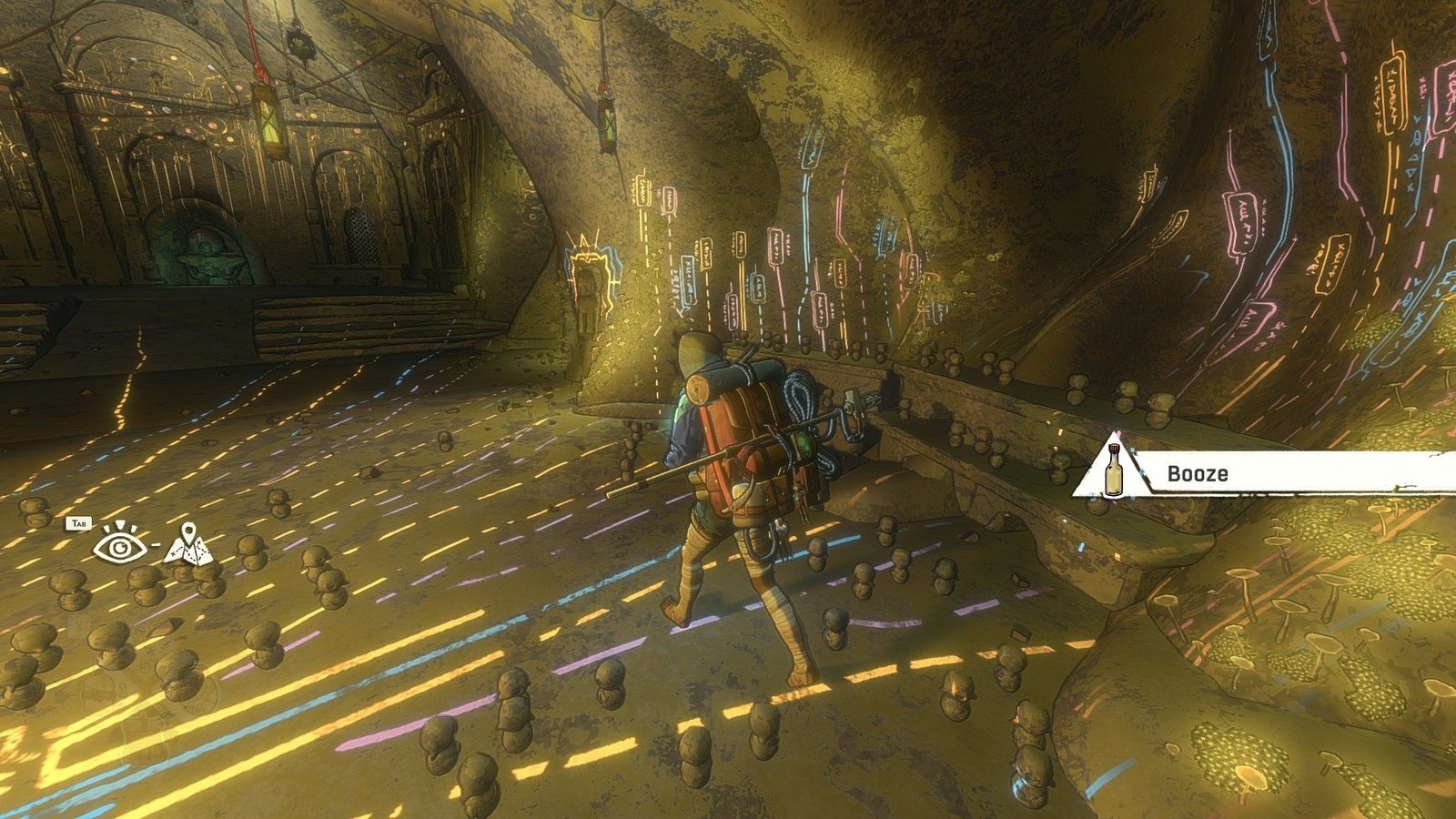Select the Booze item notification
This screenshot has height=819, width=1456.
point(1265,473)
